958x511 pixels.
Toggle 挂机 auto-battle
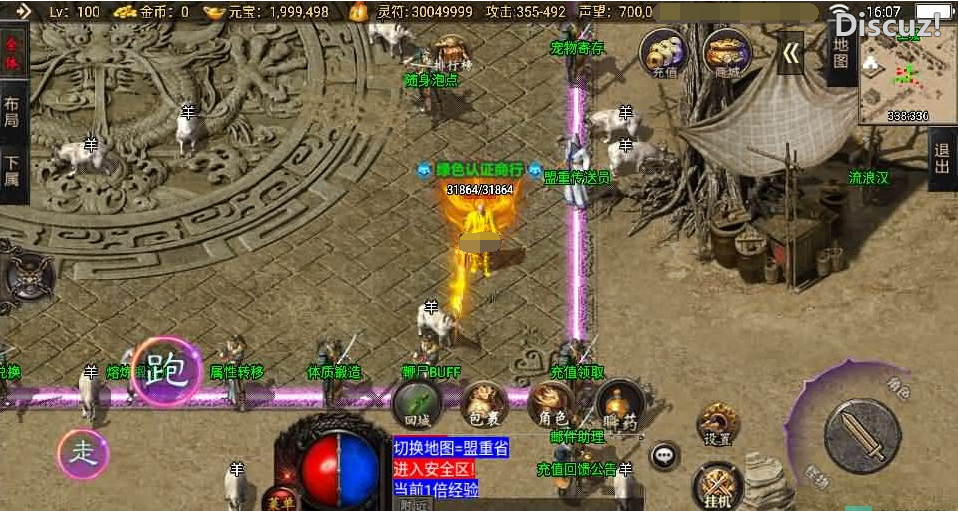pyautogui.click(x=716, y=485)
